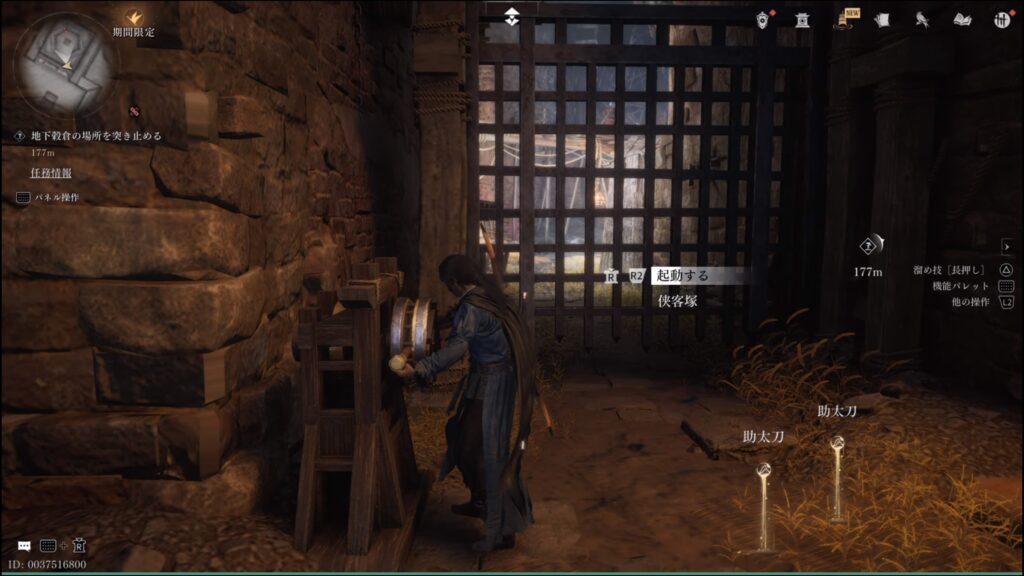1024x576 pixels.
Task: Open the ship icon tagged NEW
Action: pyautogui.click(x=844, y=19)
